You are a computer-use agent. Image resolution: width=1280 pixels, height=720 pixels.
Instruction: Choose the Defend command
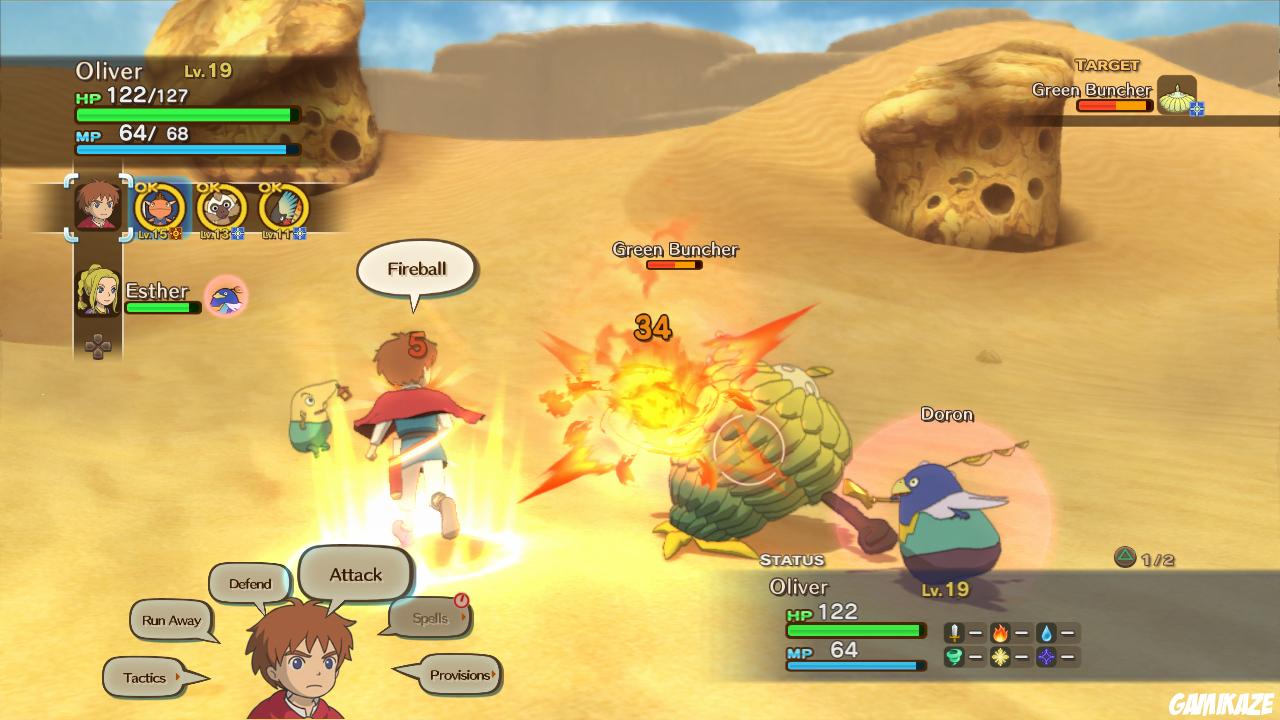pos(249,583)
